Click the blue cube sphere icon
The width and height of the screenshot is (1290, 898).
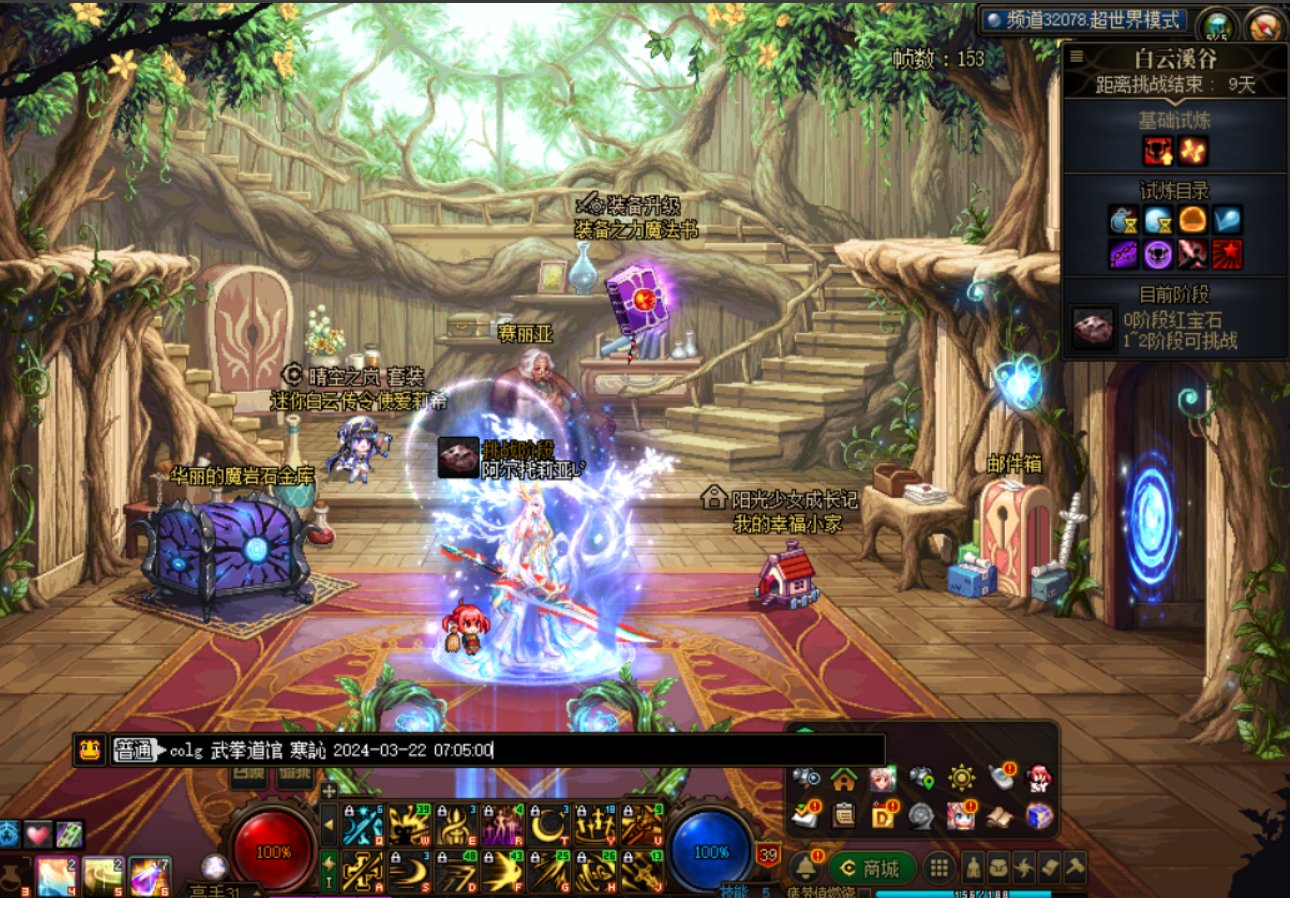click(x=1040, y=816)
